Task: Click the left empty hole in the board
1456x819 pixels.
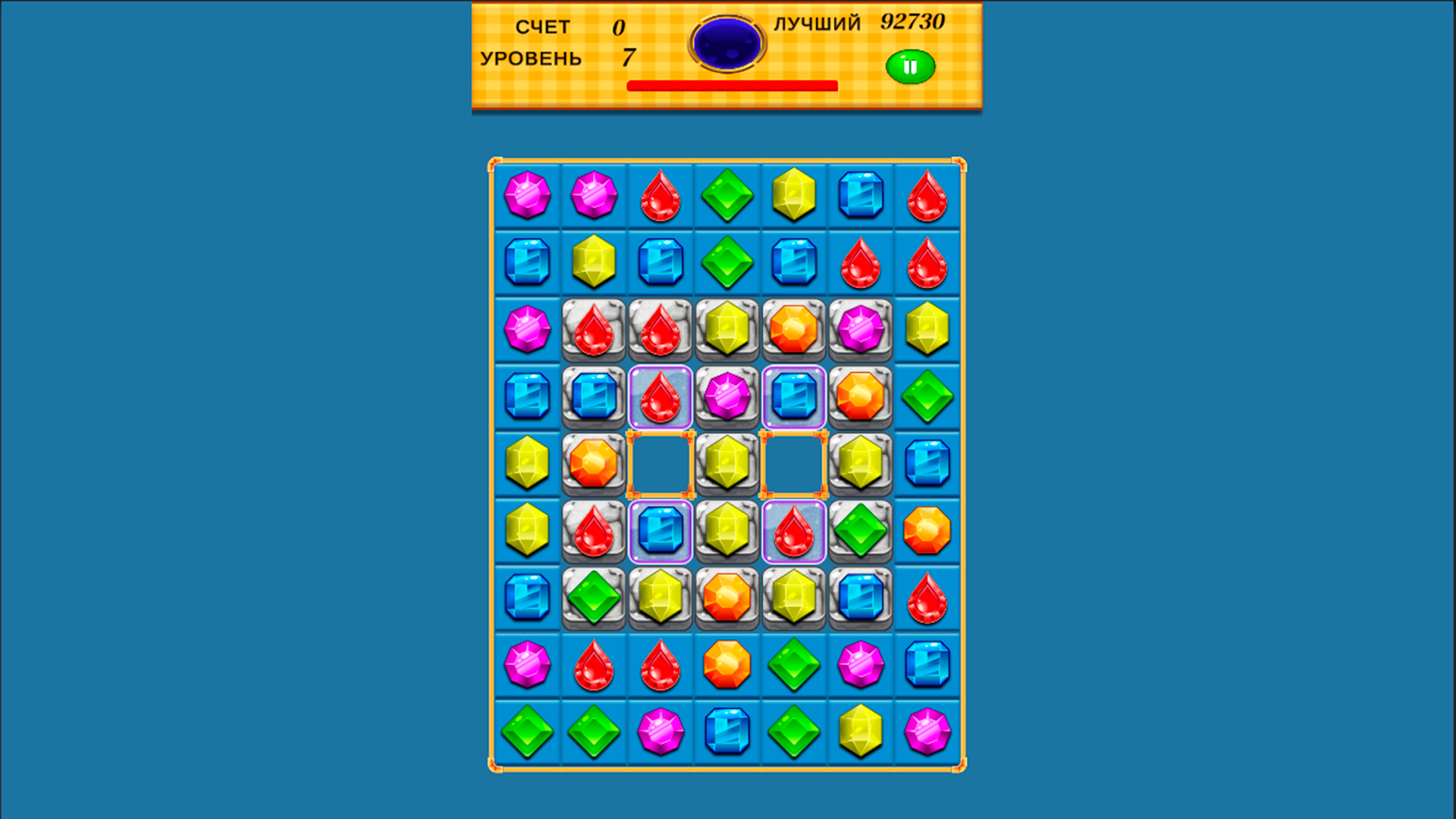Action: tap(661, 463)
